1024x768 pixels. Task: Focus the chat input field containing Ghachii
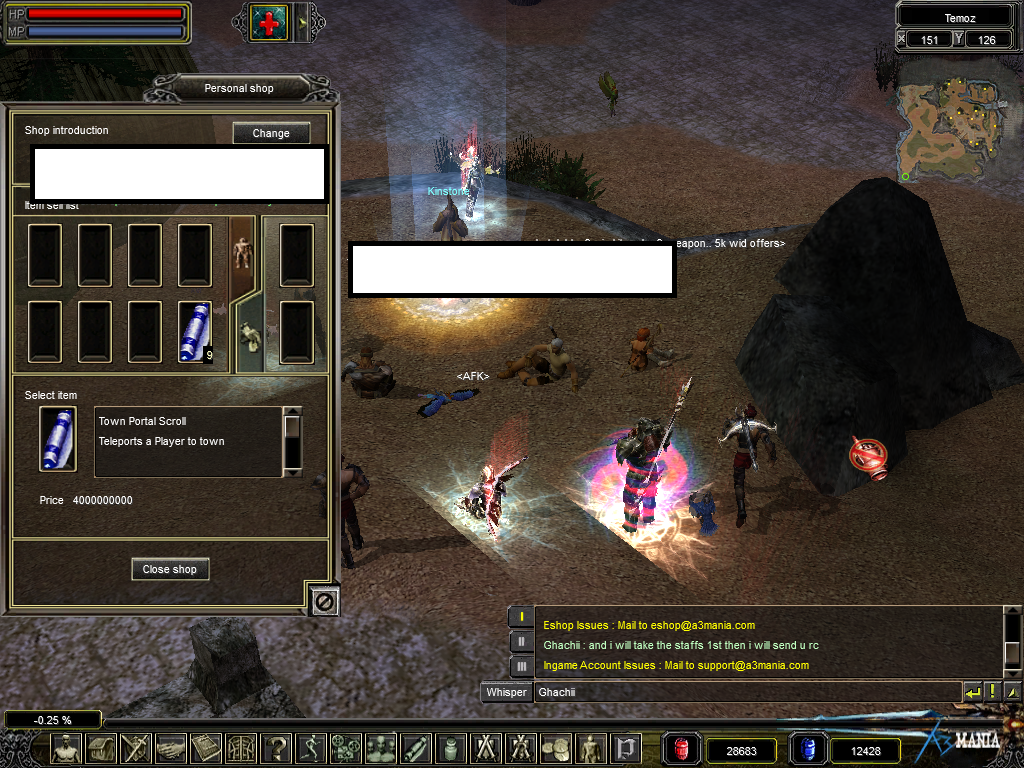point(745,692)
